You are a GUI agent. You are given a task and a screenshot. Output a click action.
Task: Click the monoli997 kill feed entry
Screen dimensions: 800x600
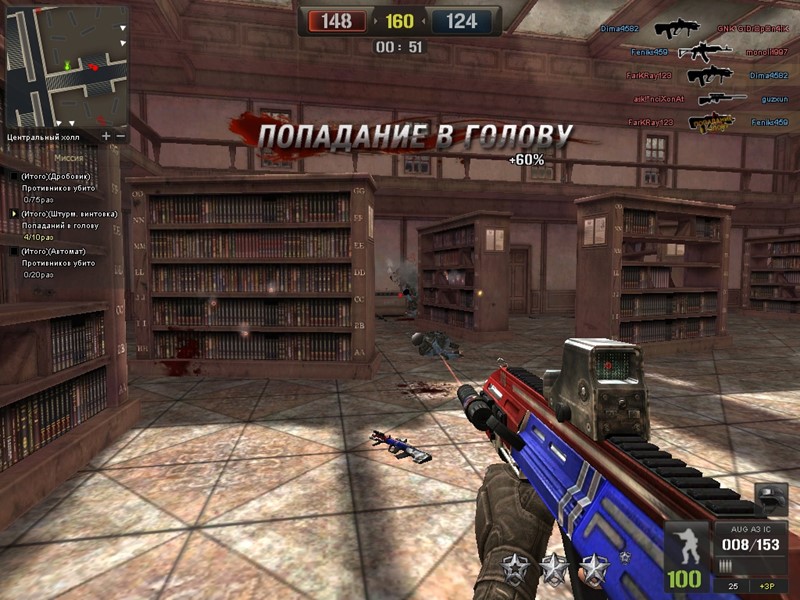tap(768, 52)
